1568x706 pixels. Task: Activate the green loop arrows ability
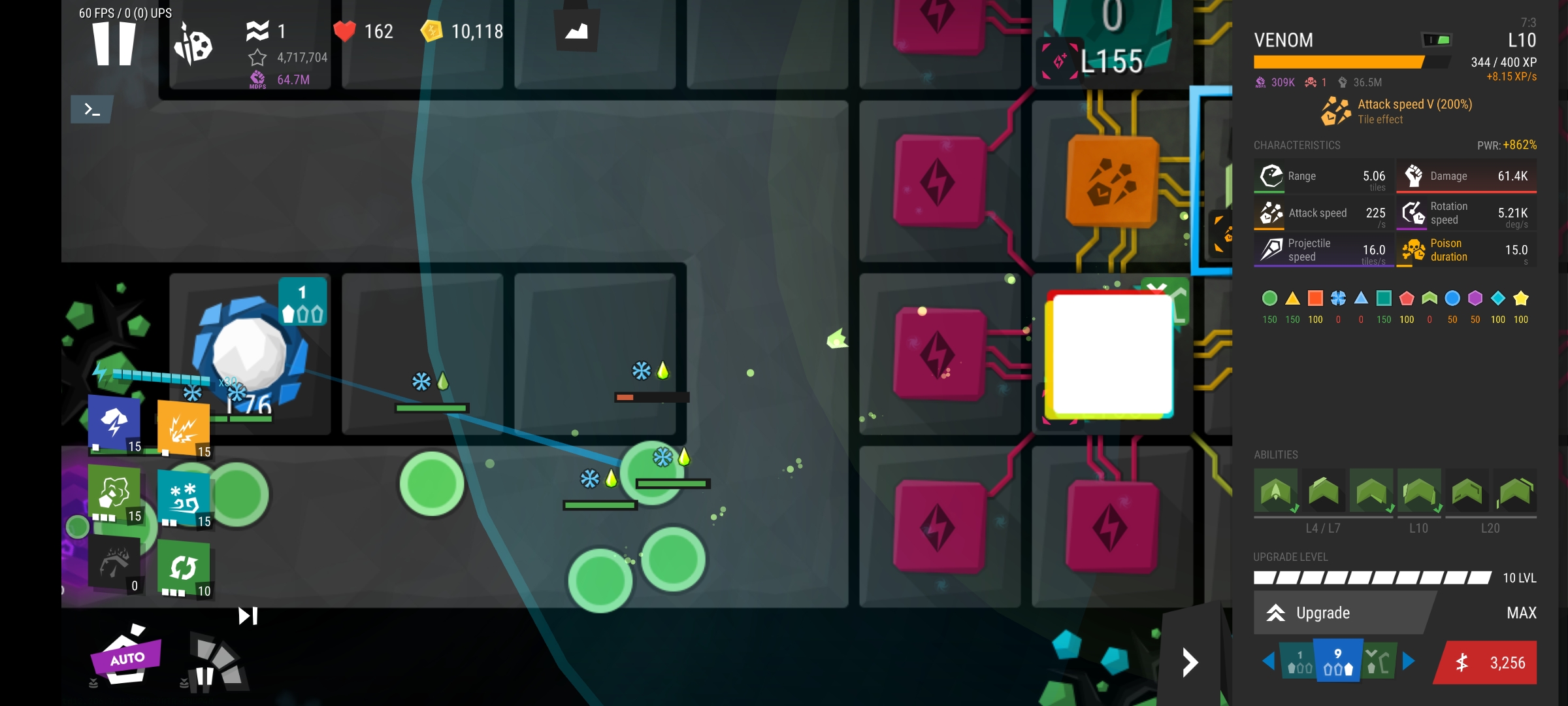tap(184, 568)
